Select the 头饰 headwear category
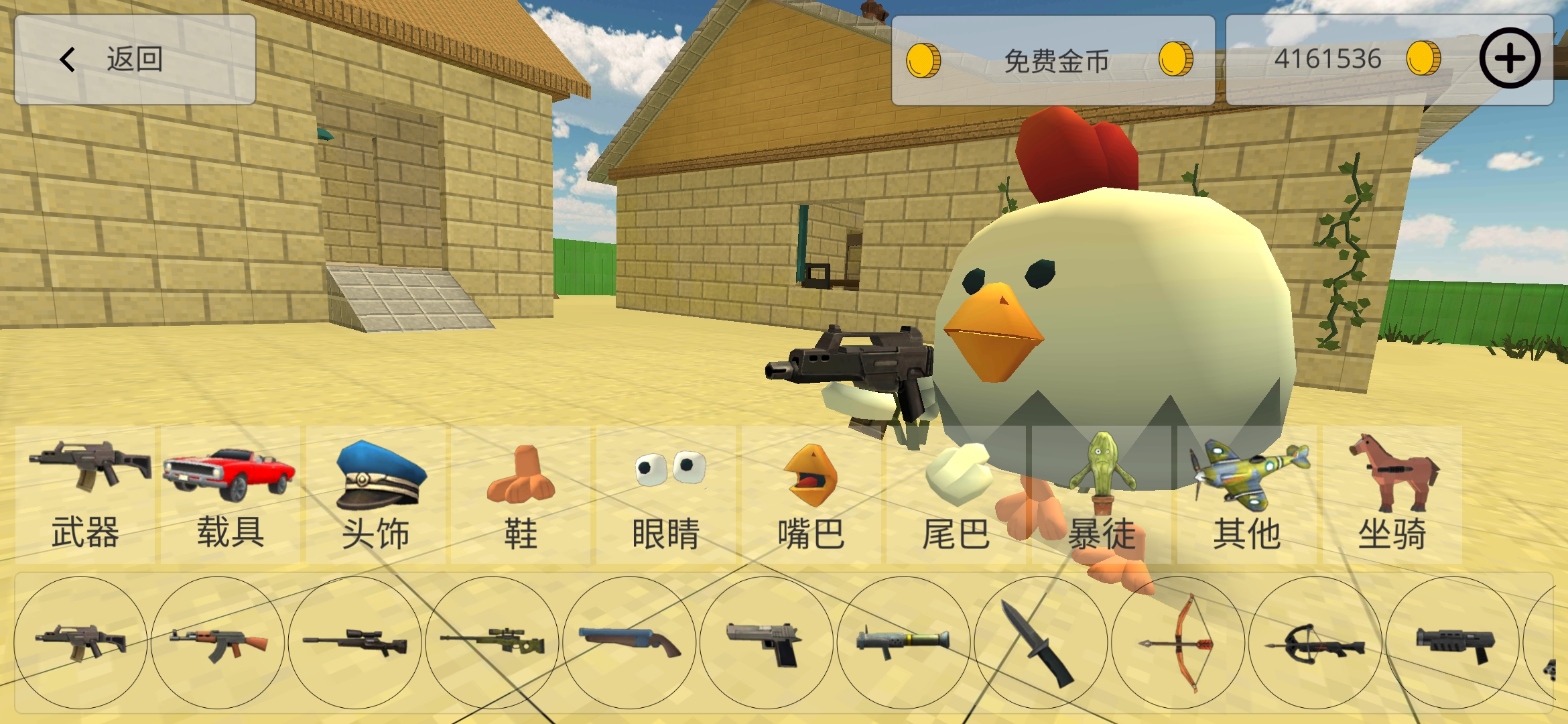 coord(376,495)
